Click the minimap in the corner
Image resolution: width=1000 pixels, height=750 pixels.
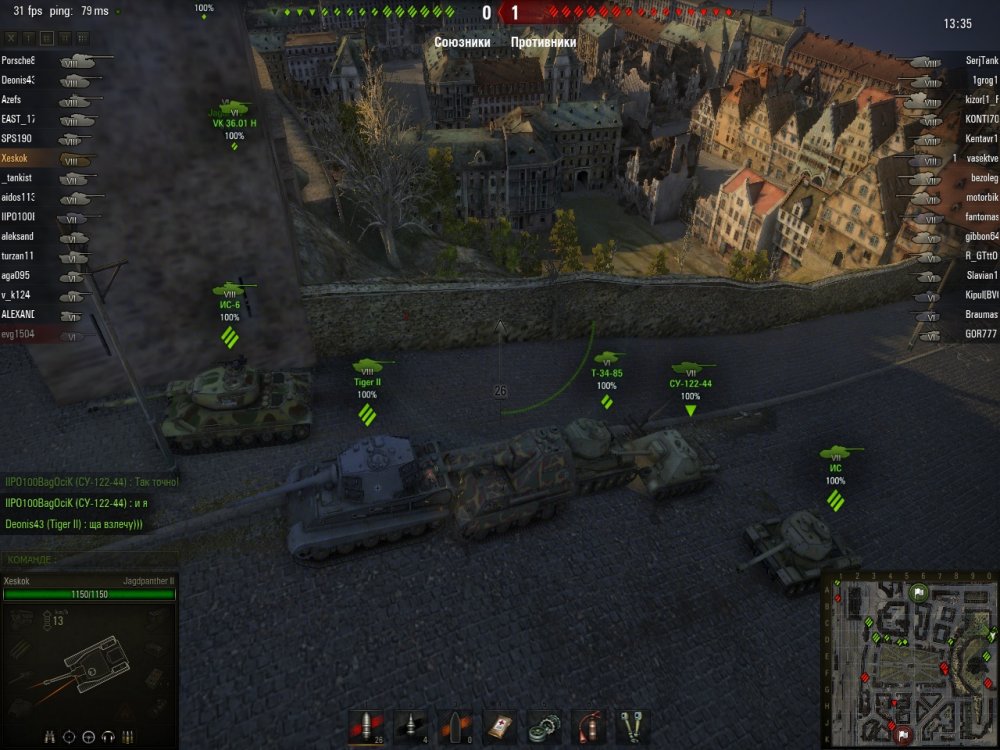[908, 660]
